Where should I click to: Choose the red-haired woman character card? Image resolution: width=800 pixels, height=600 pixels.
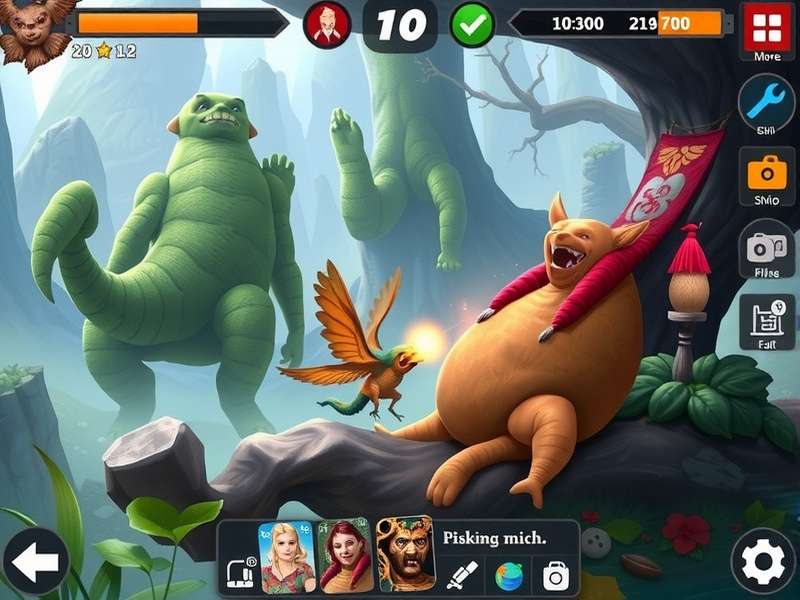345,556
